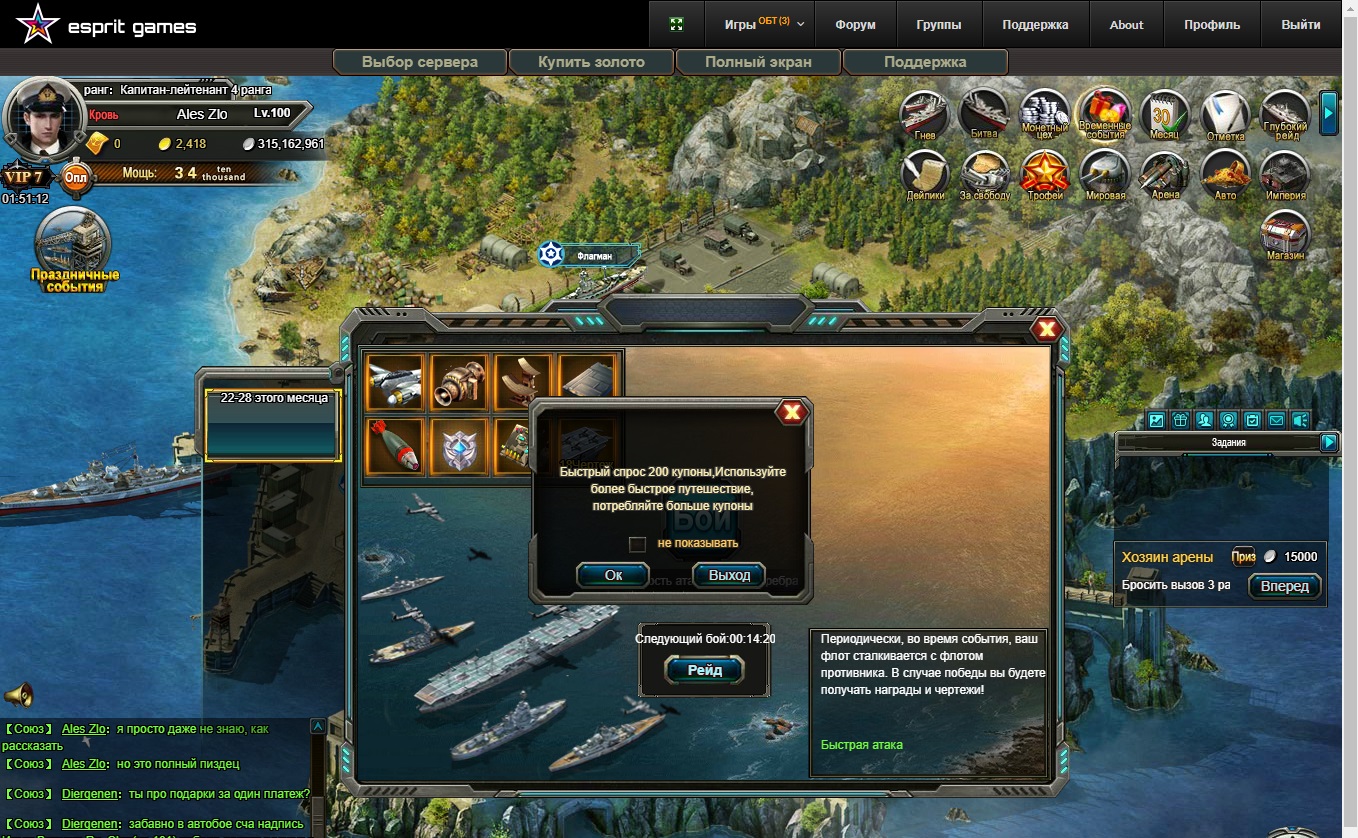Open the Месяц calendar icon
Image resolution: width=1358 pixels, height=838 pixels.
1164,113
